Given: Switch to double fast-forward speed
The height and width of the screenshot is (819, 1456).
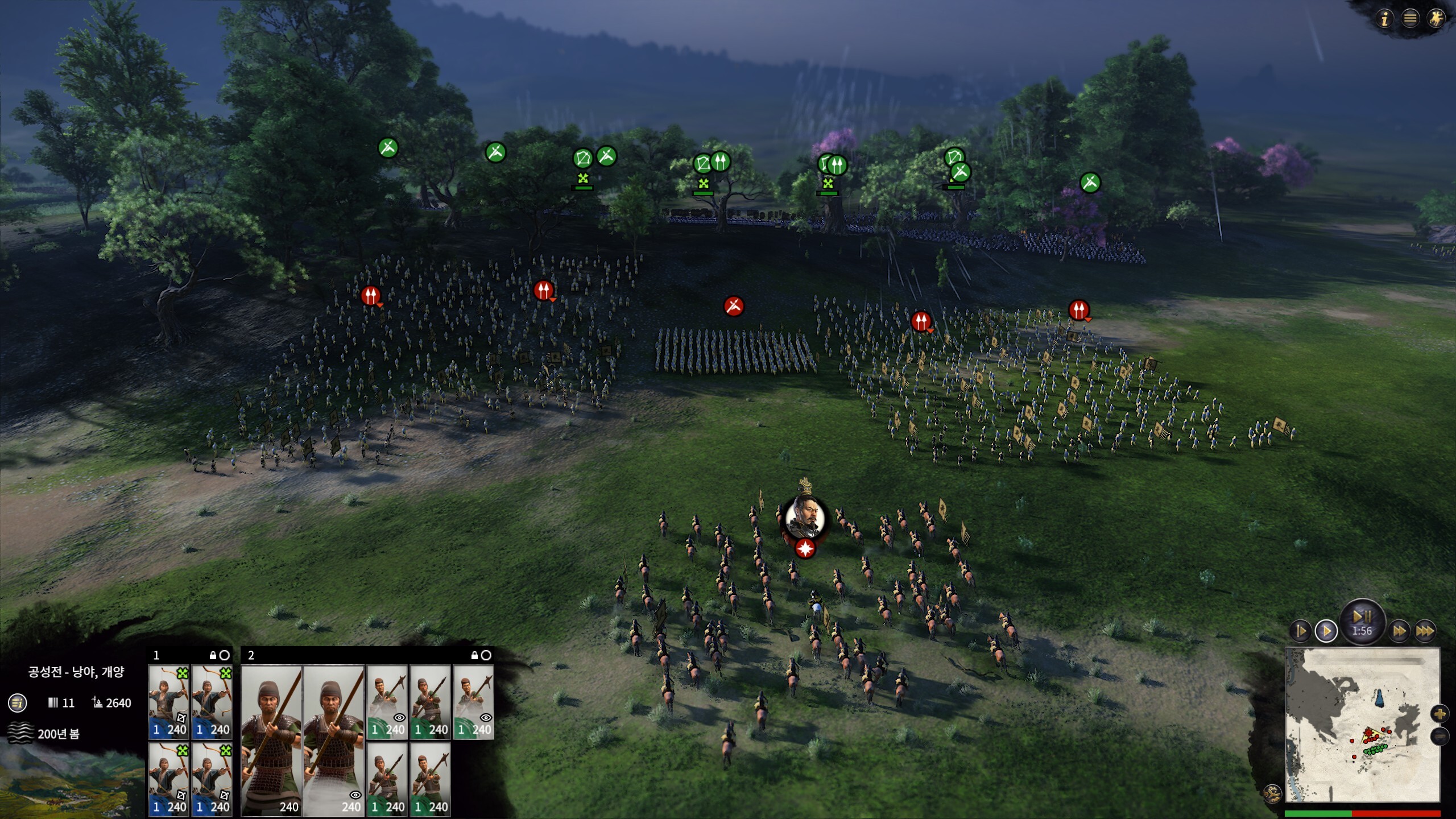Looking at the screenshot, I should point(1399,631).
